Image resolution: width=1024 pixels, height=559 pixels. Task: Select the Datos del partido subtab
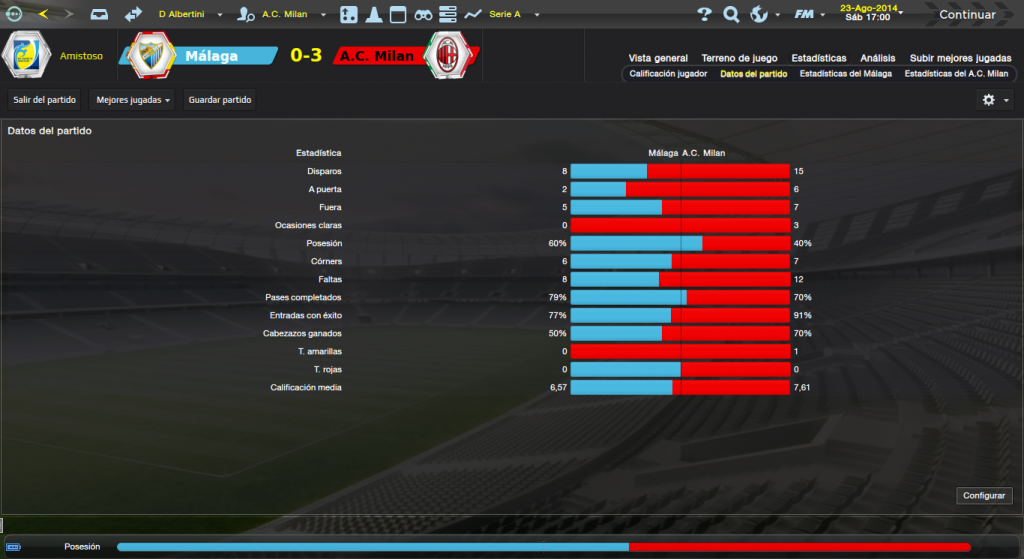(753, 74)
